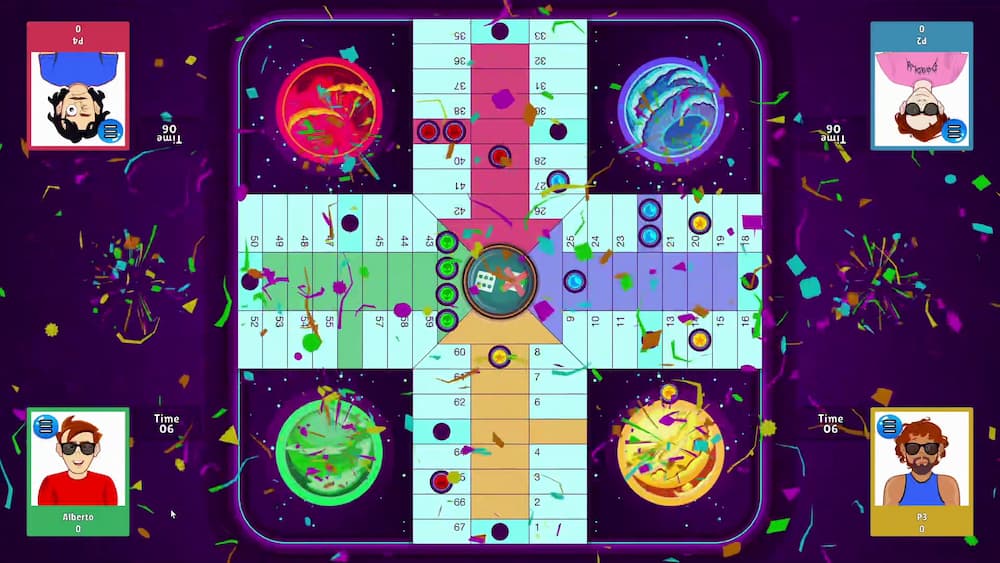Screen dimensions: 1000x563
Task: Click the dice in the board center
Action: pos(485,282)
